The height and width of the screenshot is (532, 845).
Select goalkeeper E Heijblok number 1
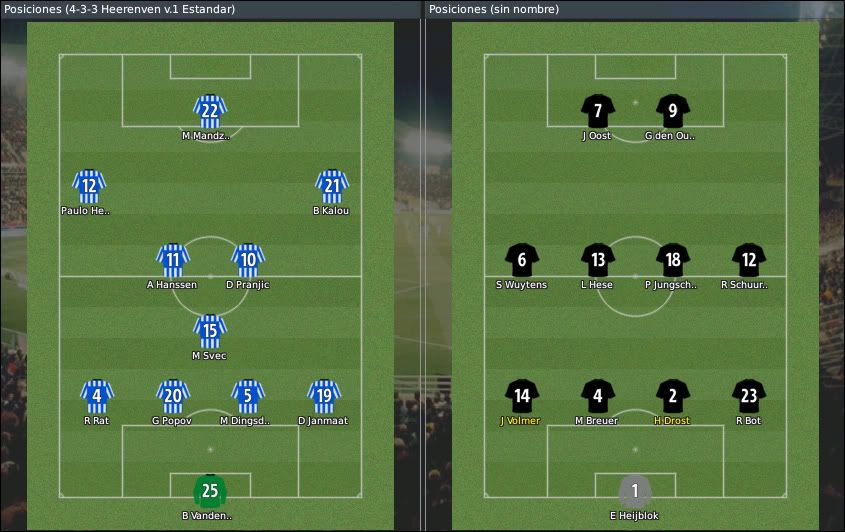coord(635,490)
